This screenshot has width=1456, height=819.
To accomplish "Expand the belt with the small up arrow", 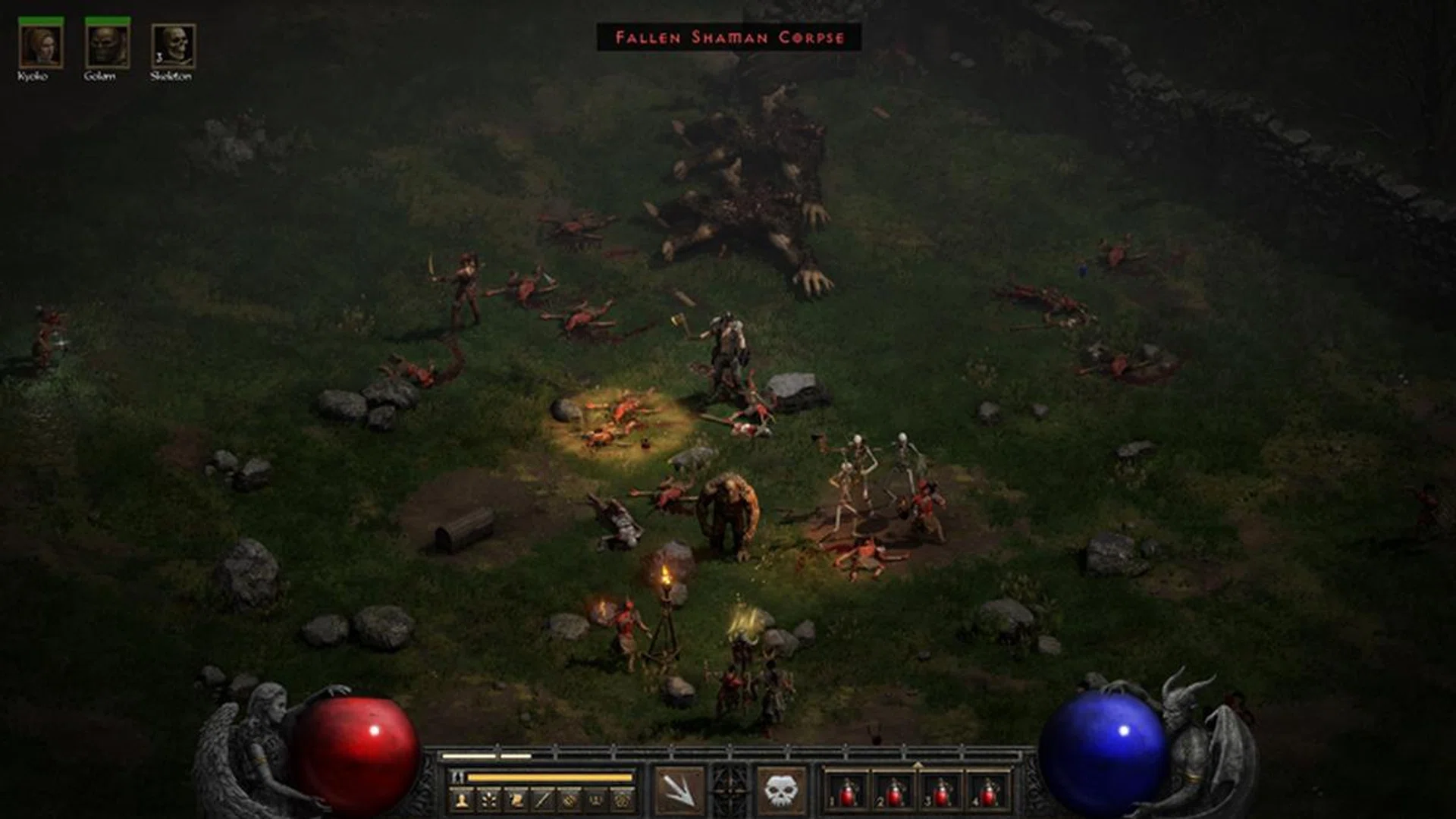I will click(x=918, y=765).
